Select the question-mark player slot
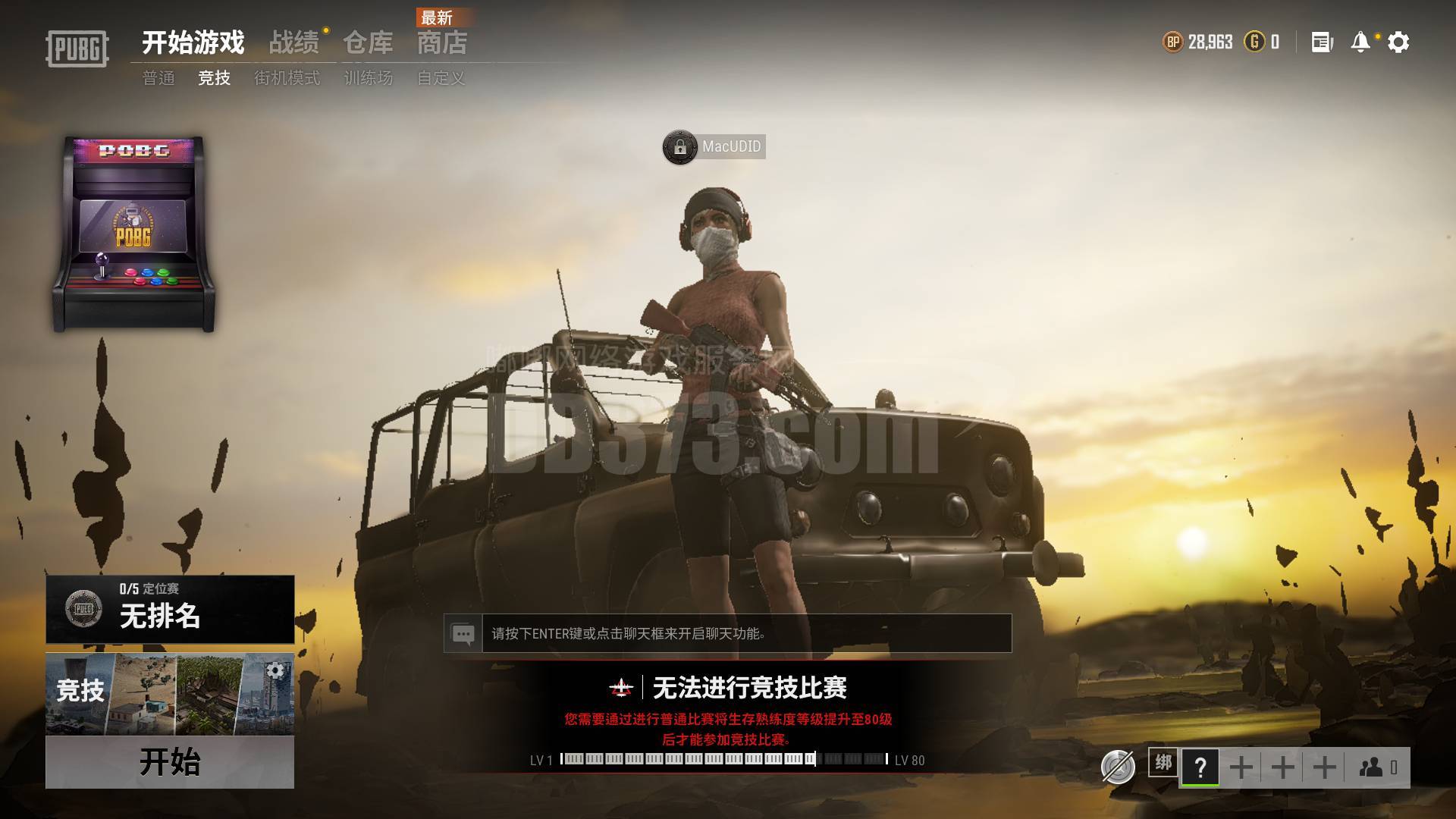This screenshot has width=1456, height=819. [x=1200, y=767]
